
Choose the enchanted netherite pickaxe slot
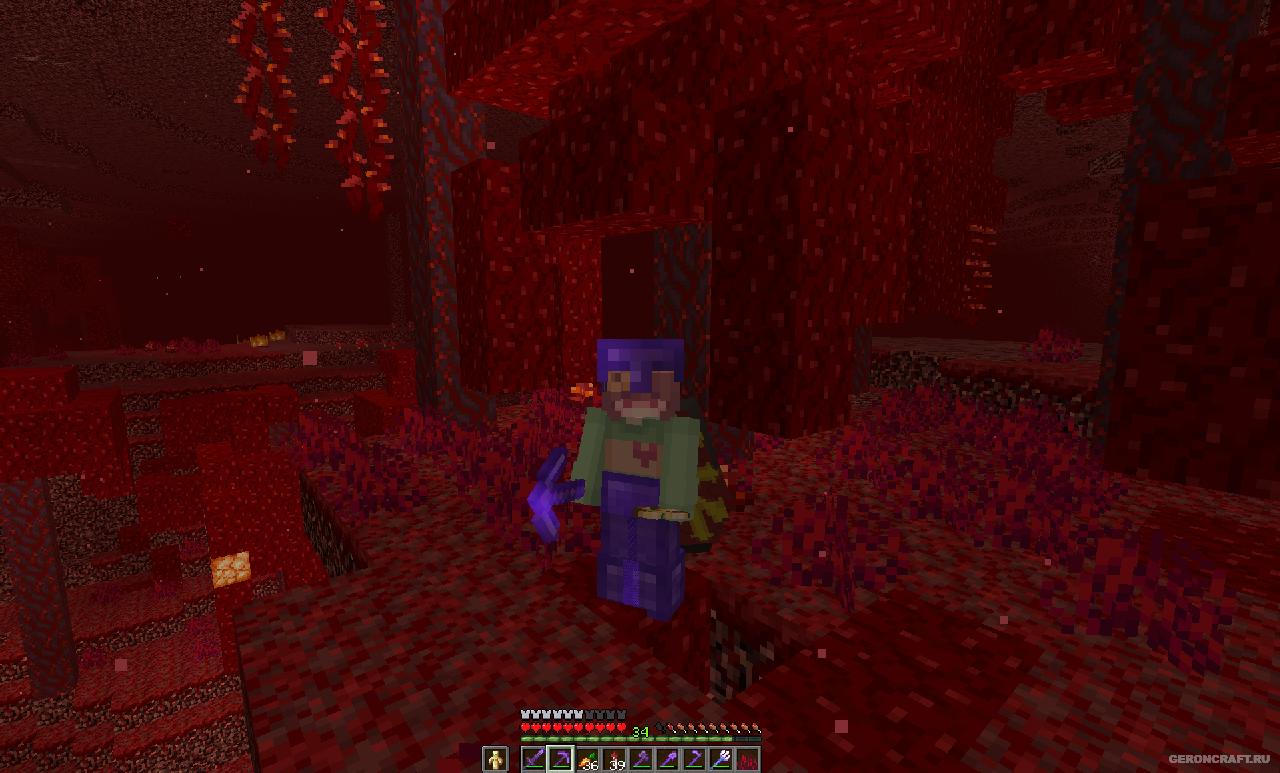(x=560, y=760)
